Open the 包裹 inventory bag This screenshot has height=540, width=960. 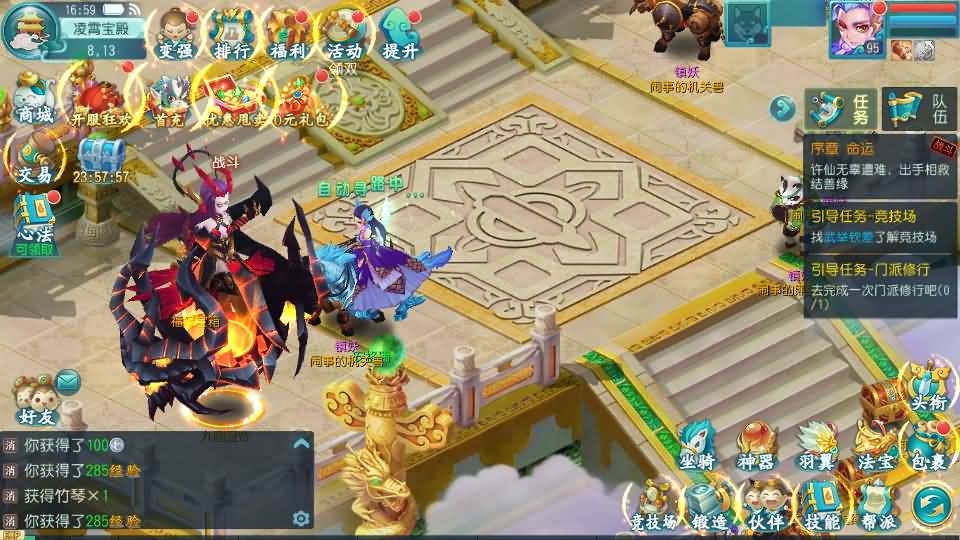927,446
